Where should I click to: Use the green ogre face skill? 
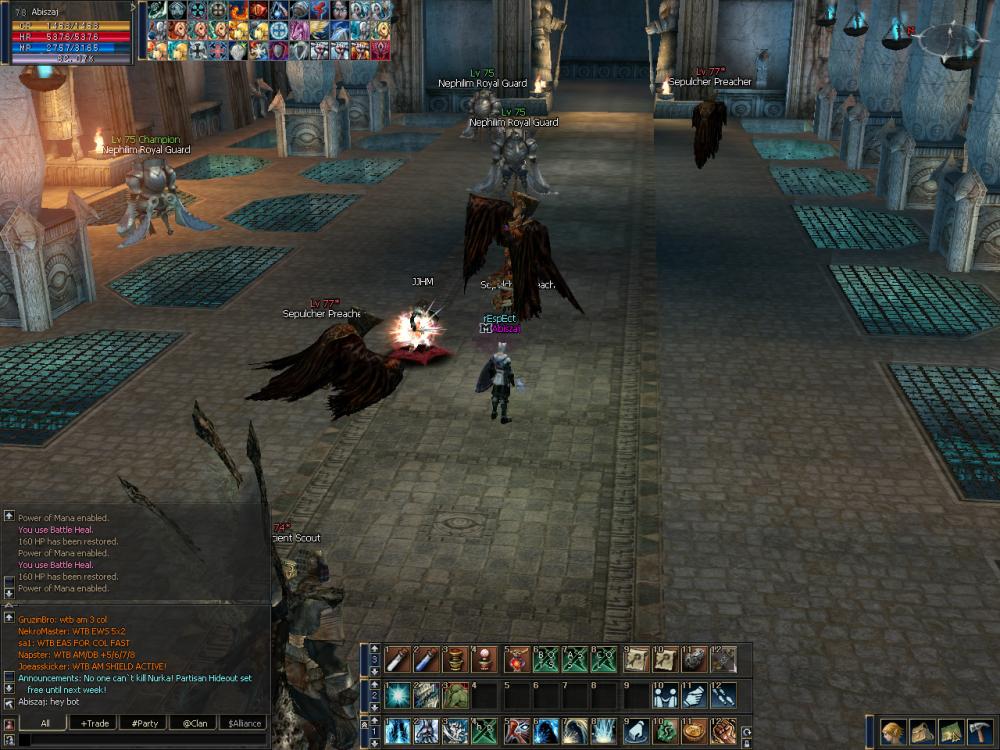pos(455,694)
